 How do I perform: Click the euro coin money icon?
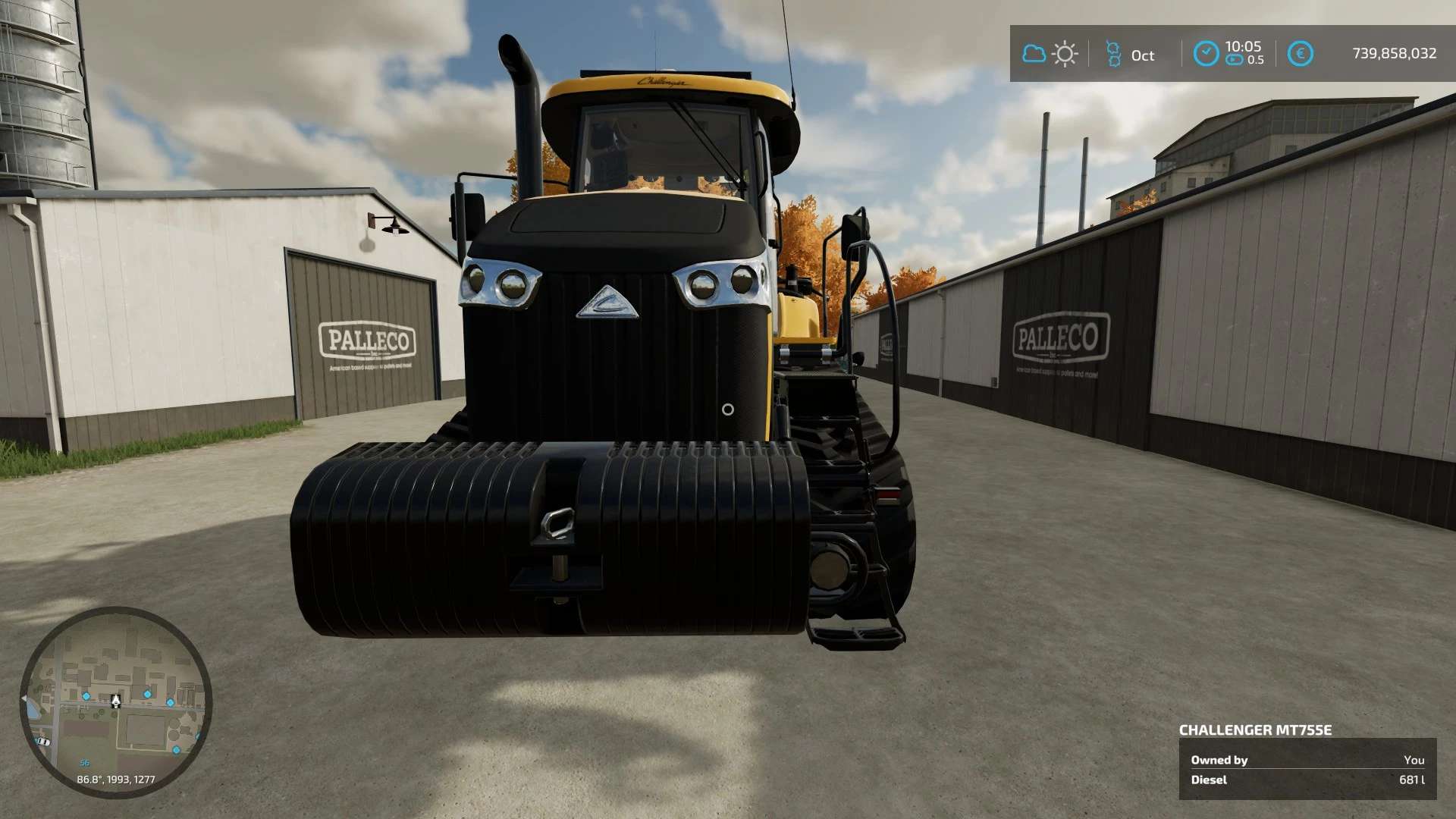click(x=1300, y=54)
